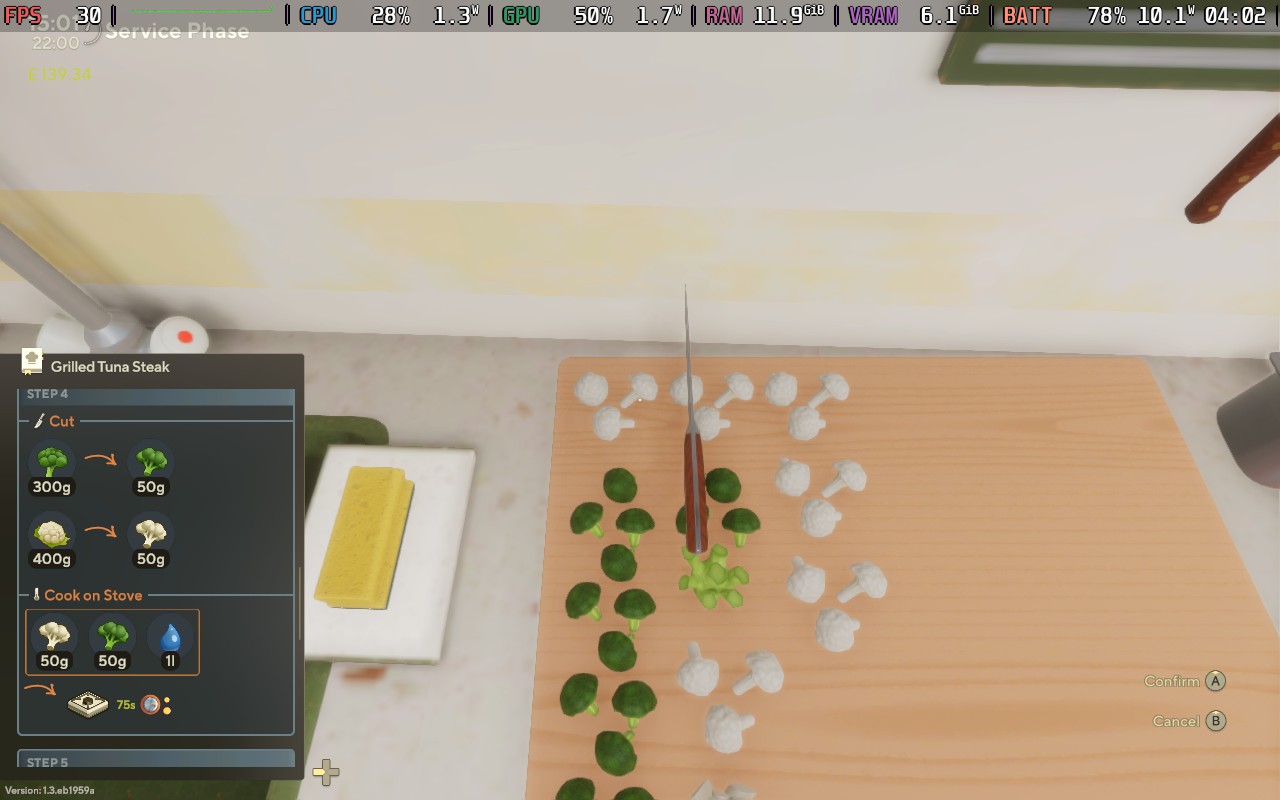This screenshot has width=1280, height=800.
Task: Expand the STEP 5 section
Action: 155,762
